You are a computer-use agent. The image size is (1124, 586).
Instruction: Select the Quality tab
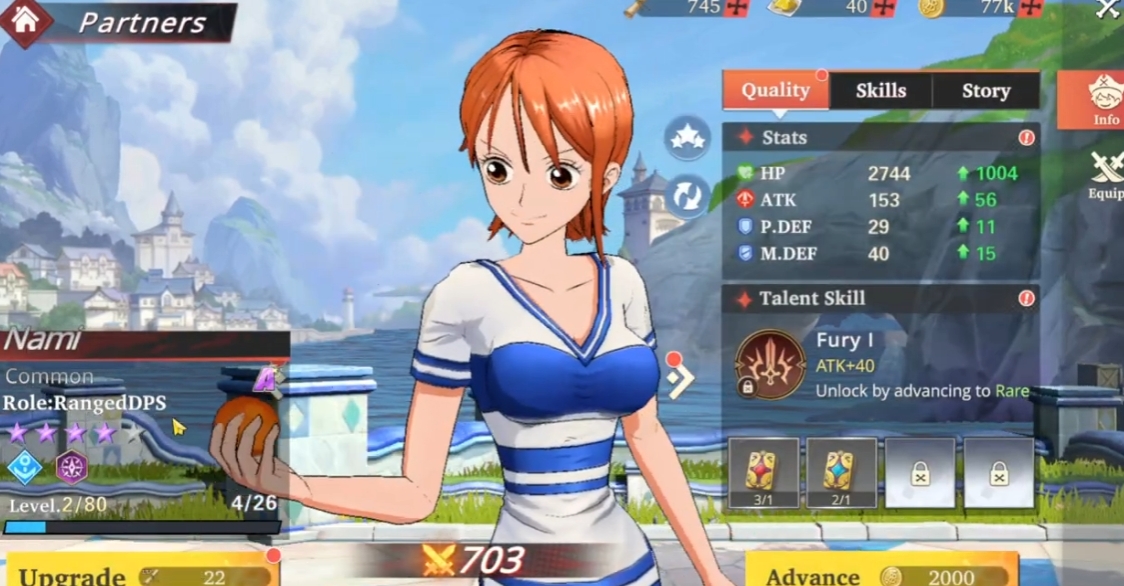[776, 90]
